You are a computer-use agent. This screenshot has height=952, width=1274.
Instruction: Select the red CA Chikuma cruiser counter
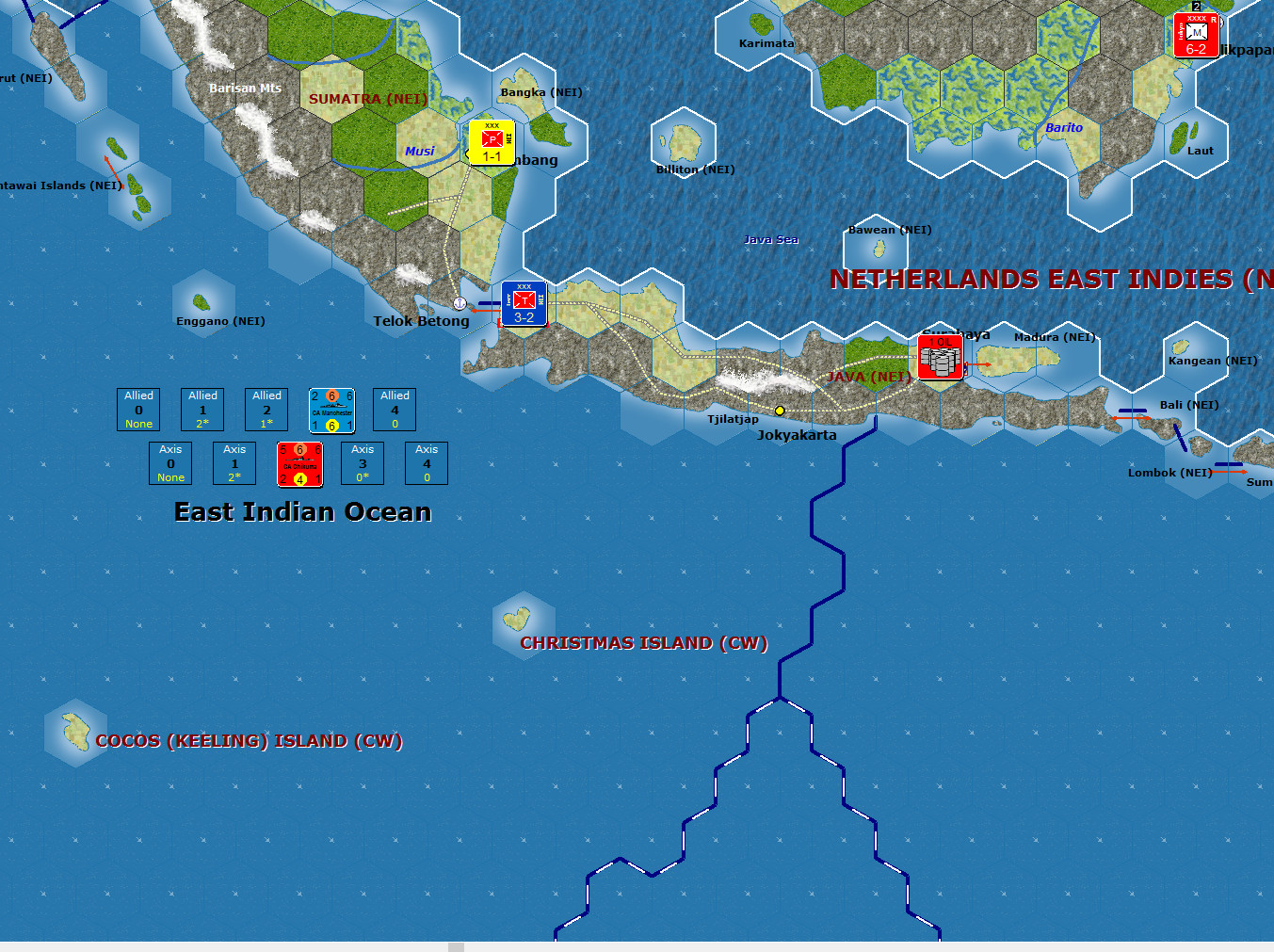pyautogui.click(x=299, y=464)
